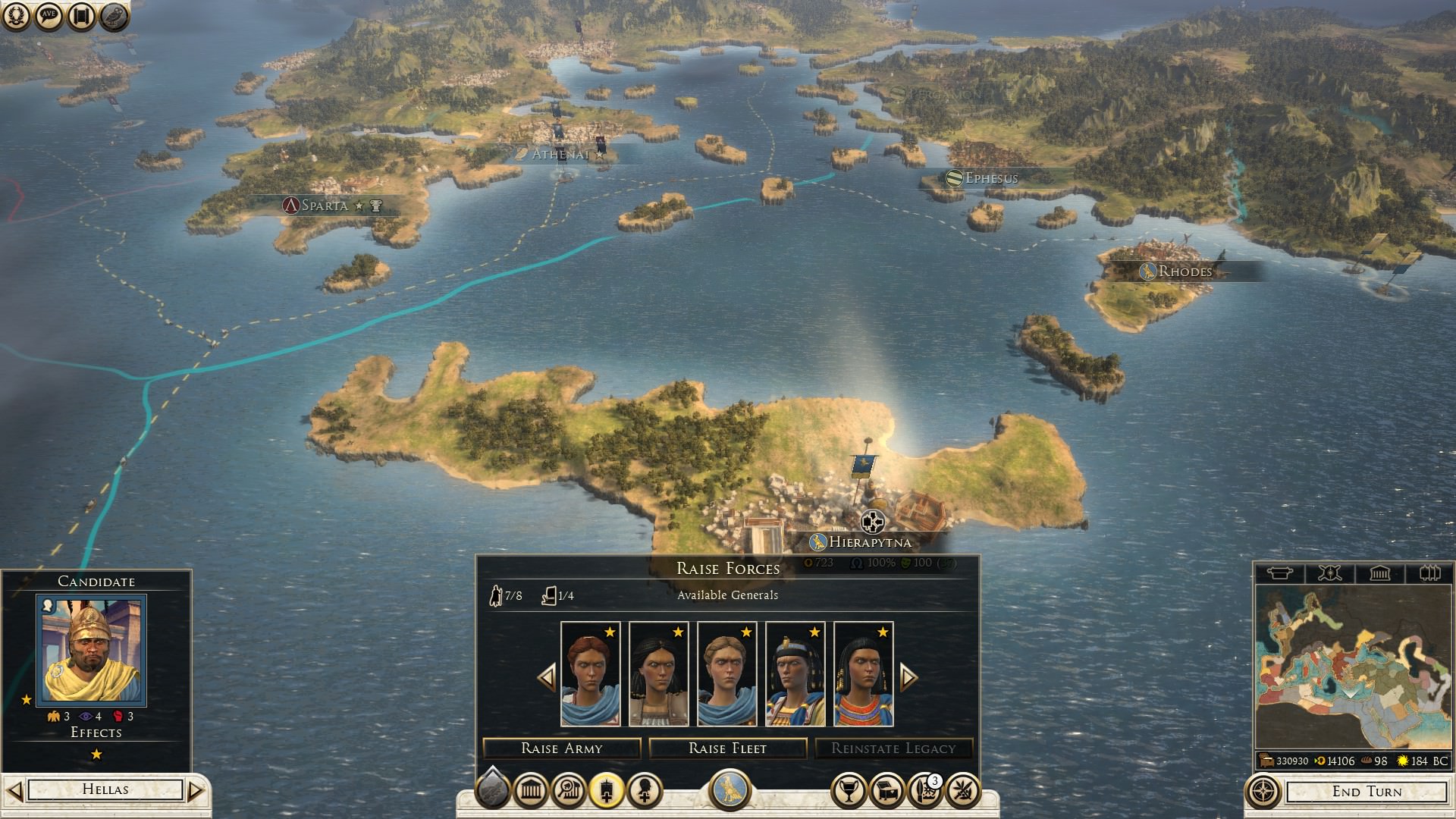
Task: Open the events notification icon showing 3
Action: 925,789
